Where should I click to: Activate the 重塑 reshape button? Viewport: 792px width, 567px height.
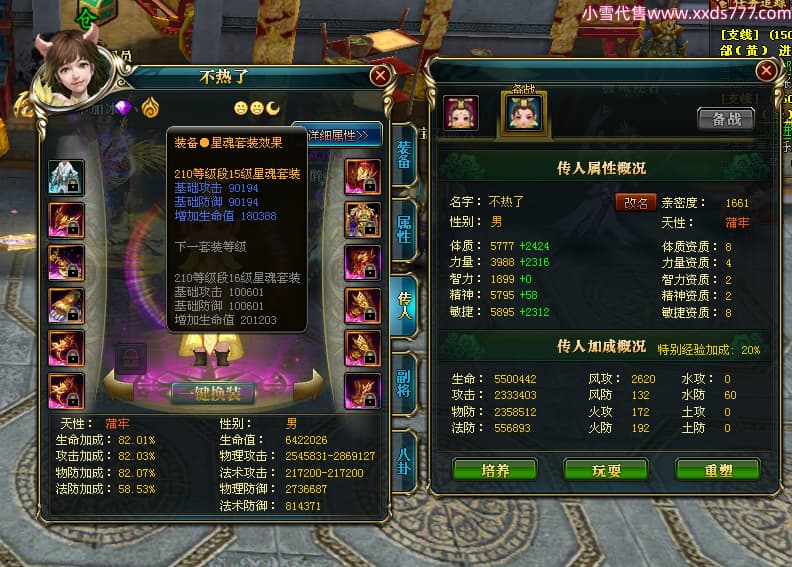tap(717, 469)
